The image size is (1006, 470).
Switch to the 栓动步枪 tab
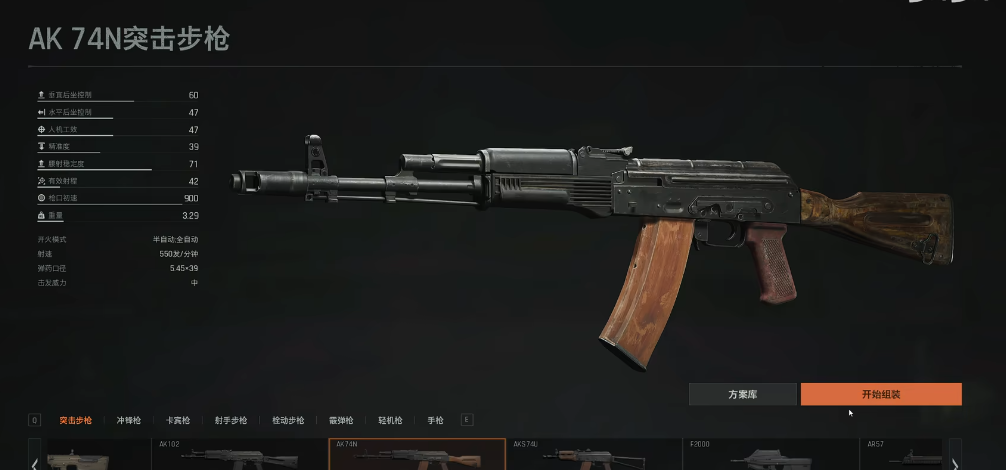[288, 421]
